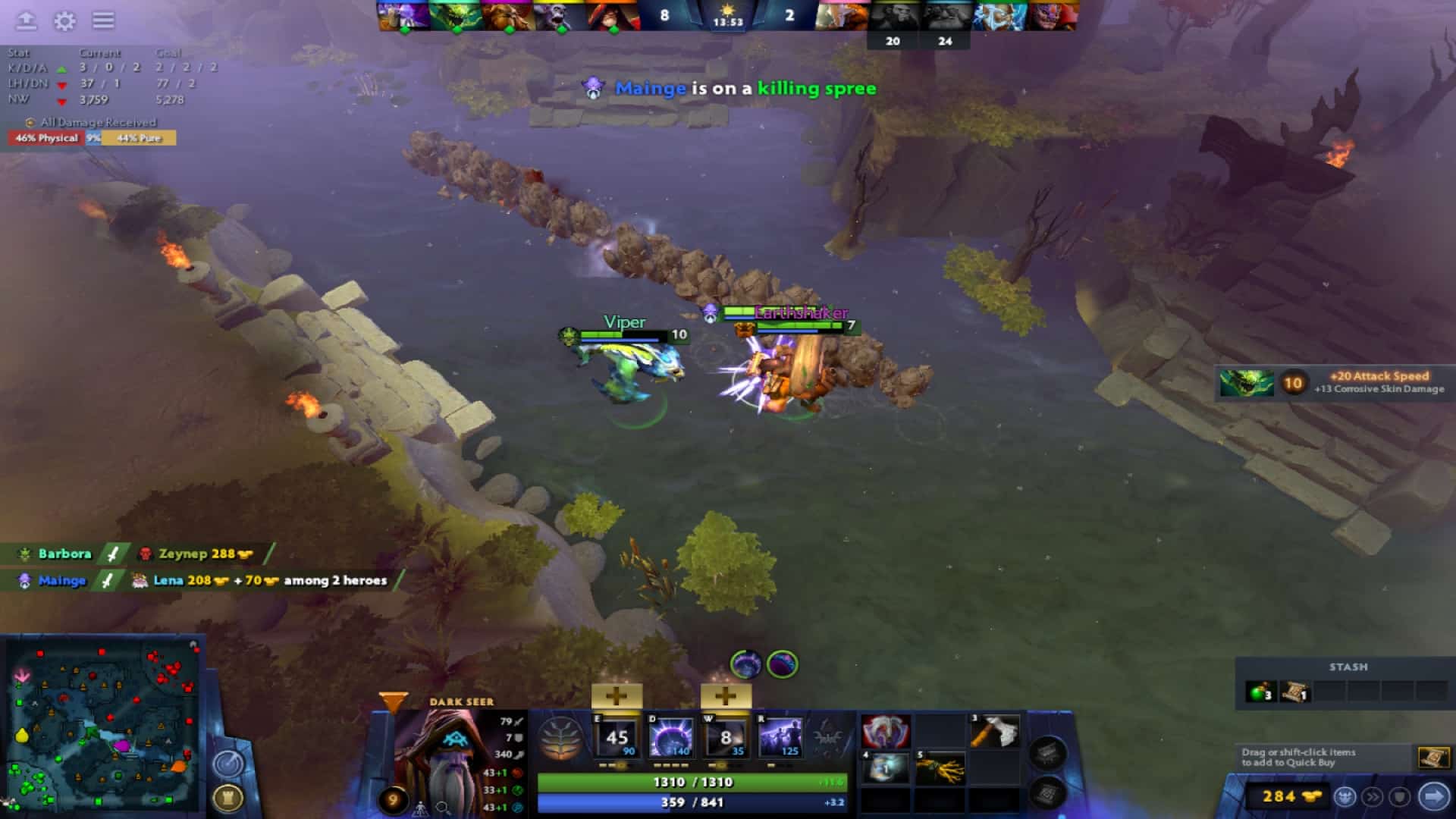The width and height of the screenshot is (1456, 819).
Task: Toggle the All Damage Received display
Action: [x=91, y=122]
